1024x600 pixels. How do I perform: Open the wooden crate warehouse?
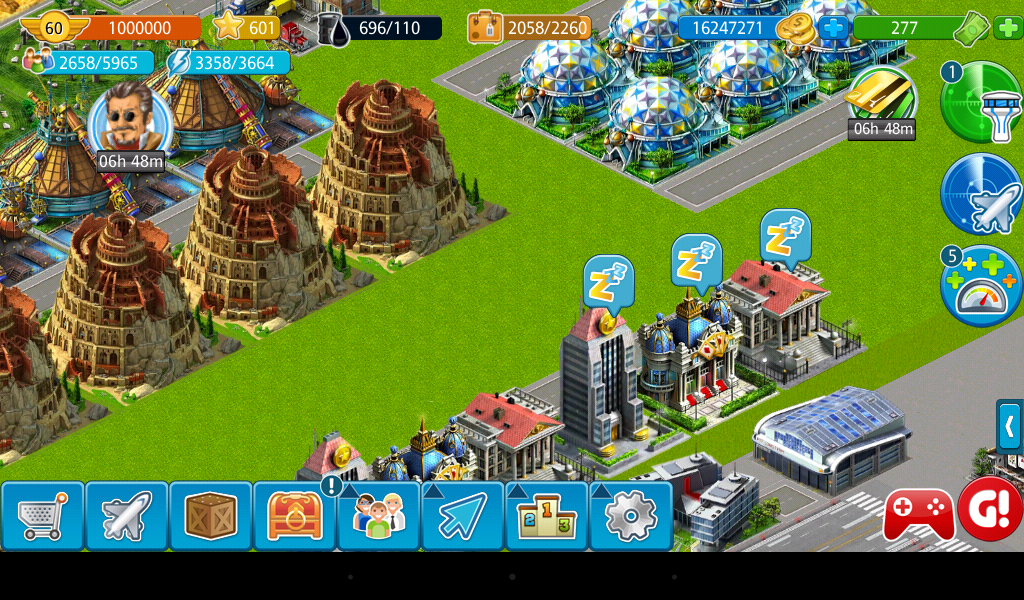pyautogui.click(x=210, y=516)
